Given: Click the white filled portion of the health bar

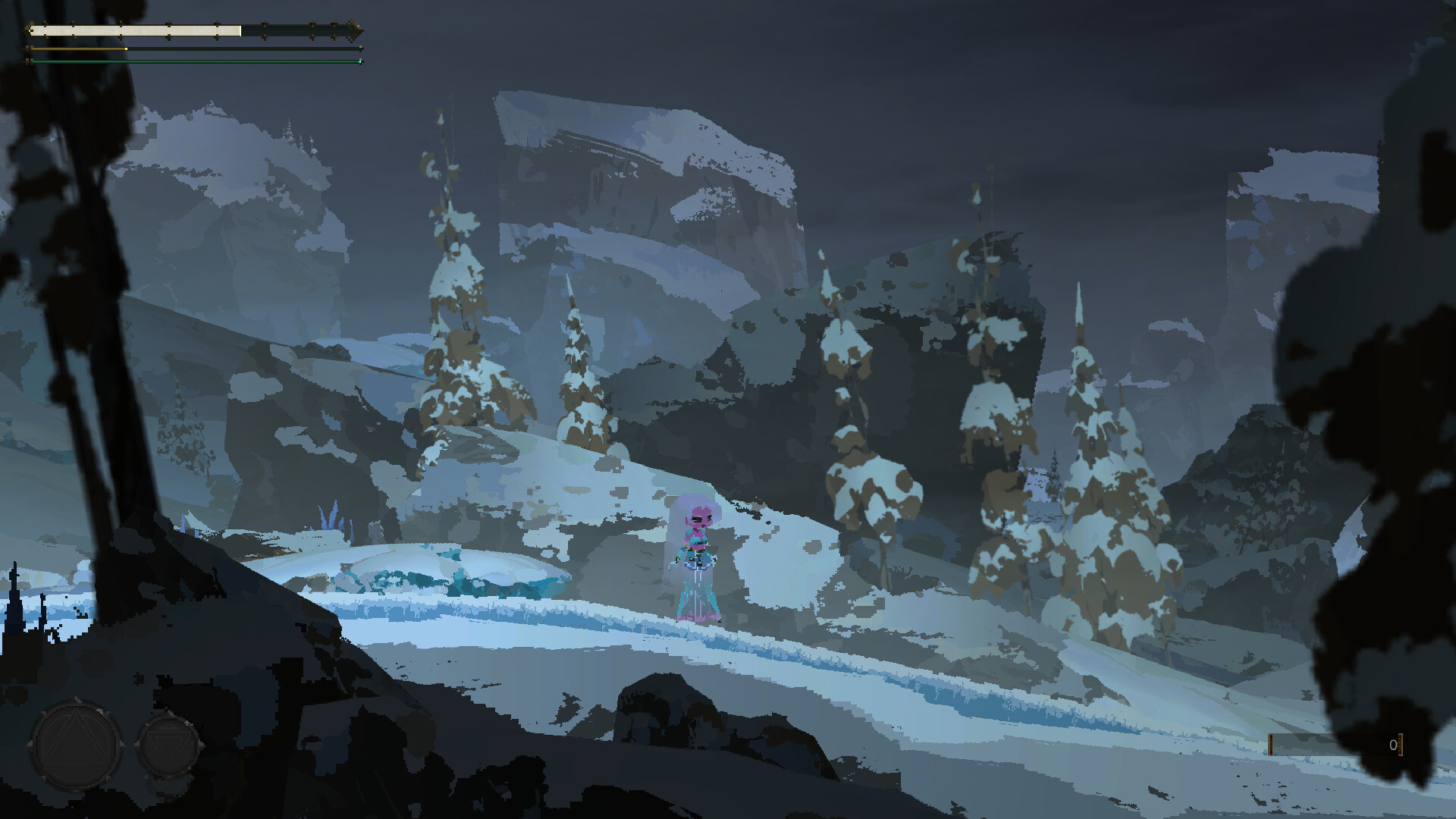Looking at the screenshot, I should 136,31.
